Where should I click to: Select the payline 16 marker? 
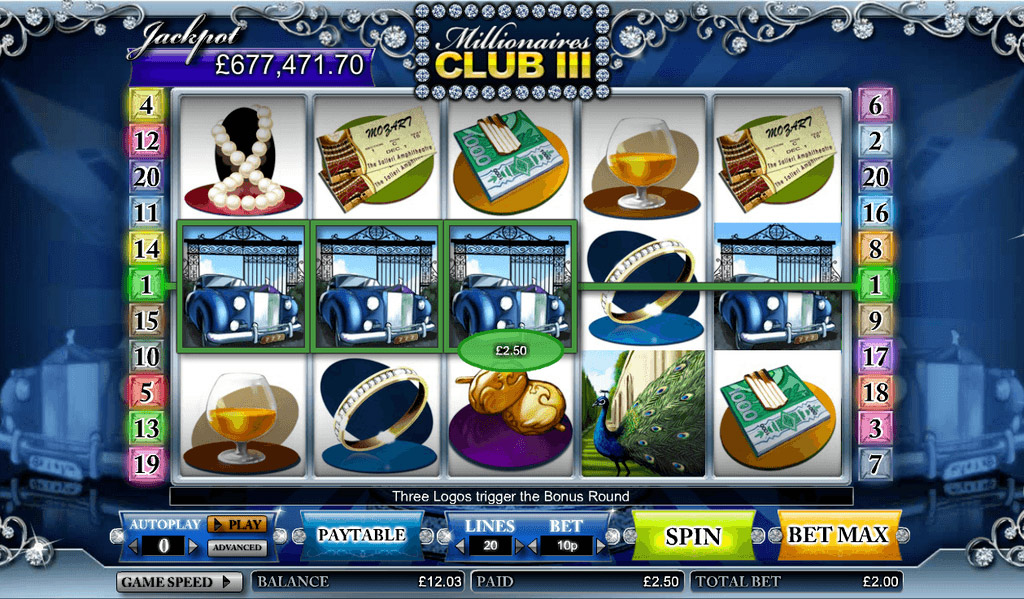pos(875,213)
